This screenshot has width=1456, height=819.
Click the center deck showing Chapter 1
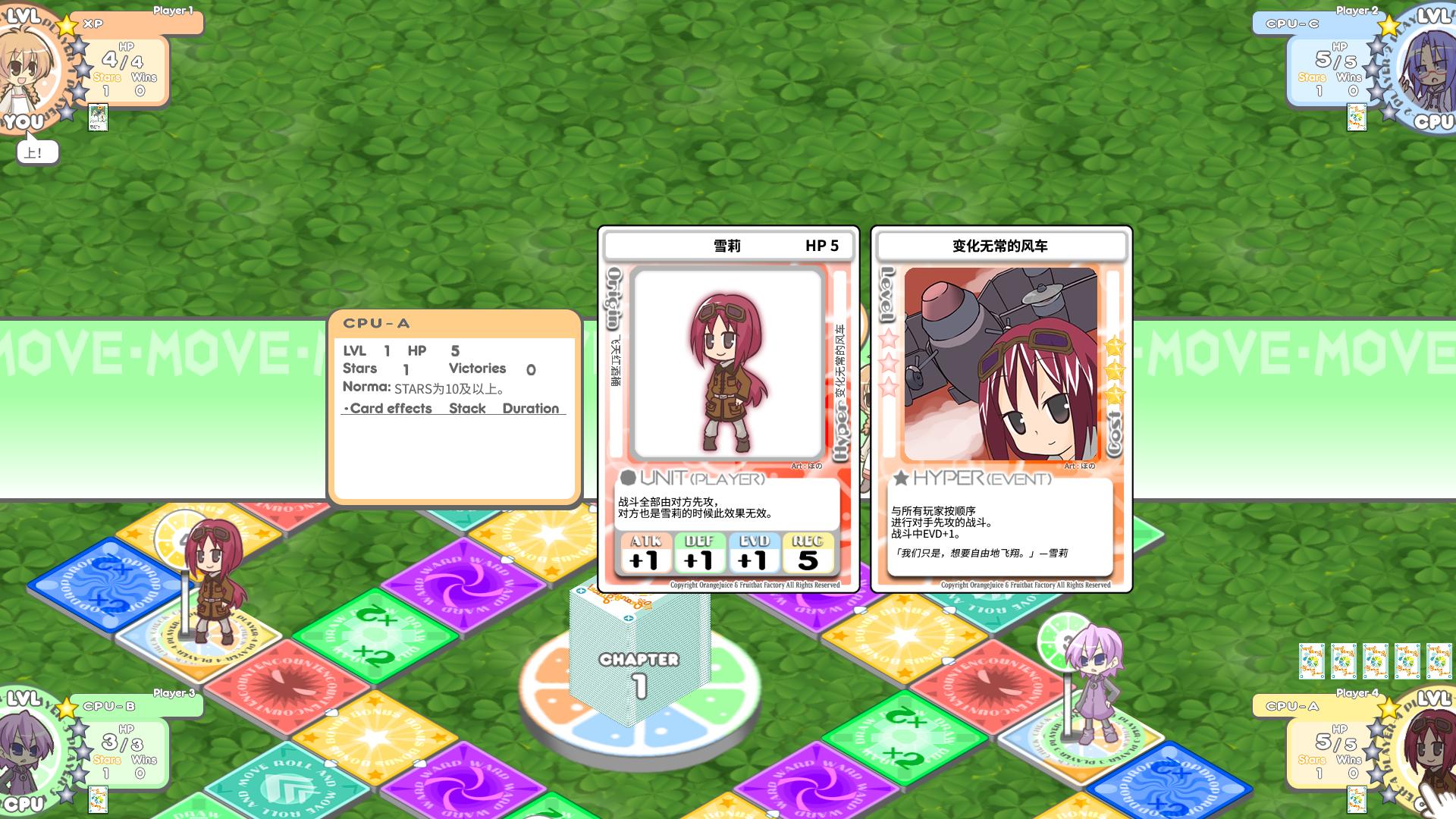(x=639, y=660)
